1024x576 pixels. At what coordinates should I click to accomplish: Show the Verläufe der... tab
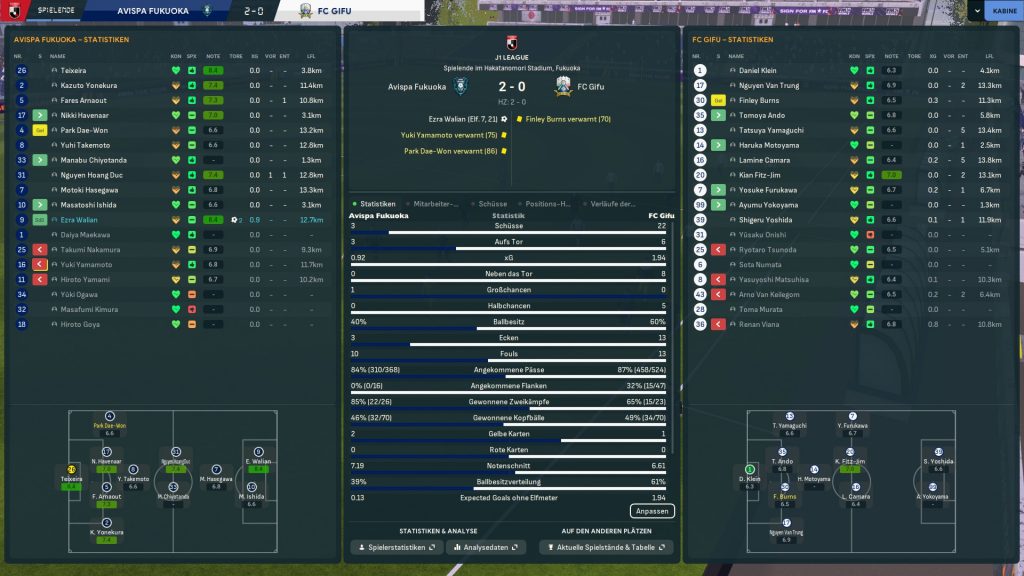click(x=613, y=204)
